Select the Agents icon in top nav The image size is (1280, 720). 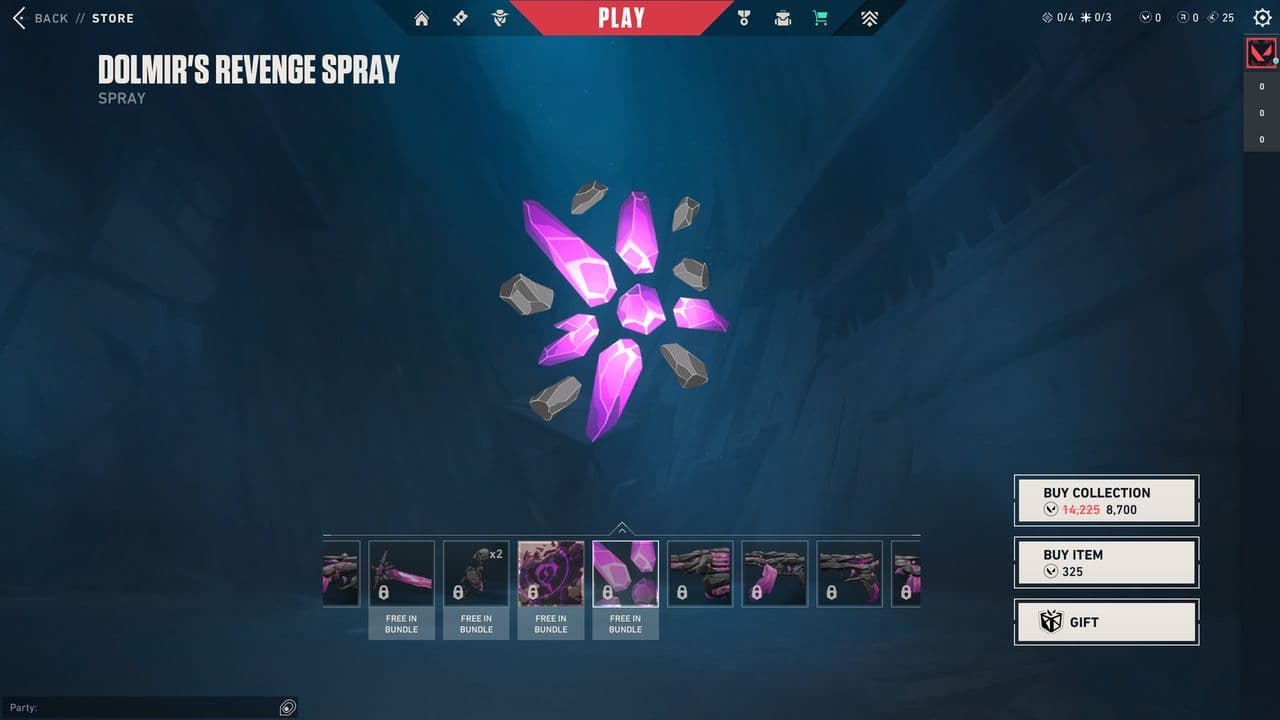click(x=499, y=17)
